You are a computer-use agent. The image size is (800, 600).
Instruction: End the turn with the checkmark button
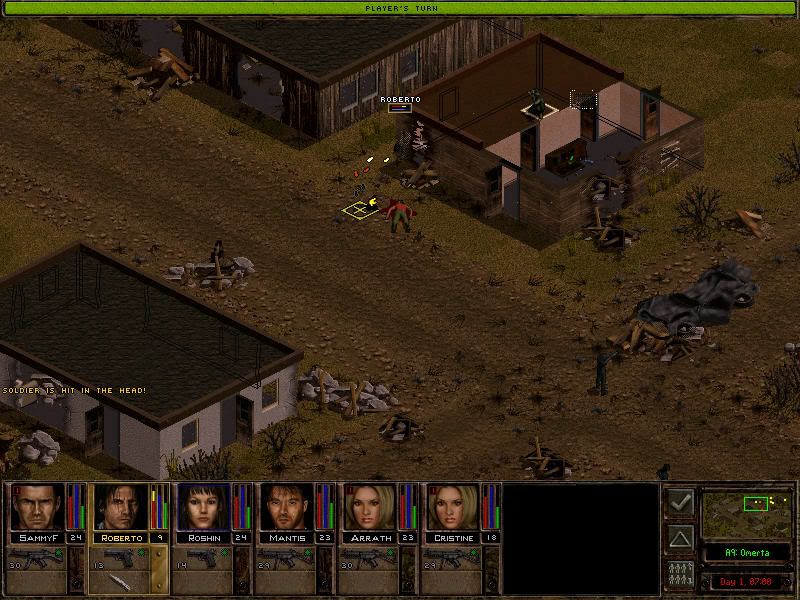click(680, 502)
